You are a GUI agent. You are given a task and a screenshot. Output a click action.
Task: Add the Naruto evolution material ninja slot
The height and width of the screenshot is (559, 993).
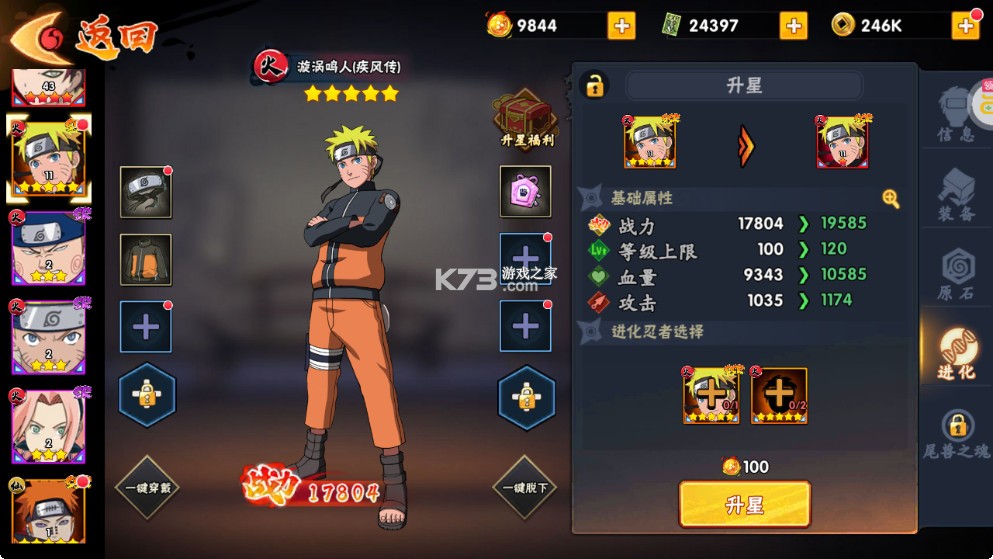pyautogui.click(x=711, y=395)
